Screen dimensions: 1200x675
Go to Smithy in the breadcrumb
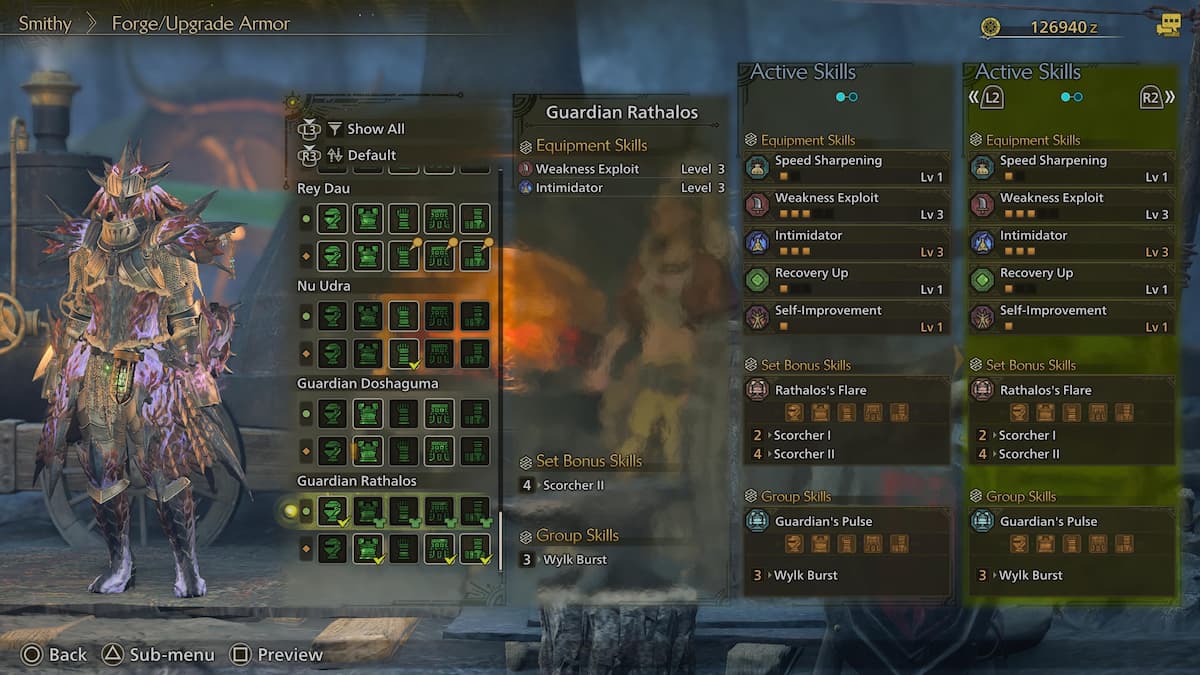pos(45,23)
